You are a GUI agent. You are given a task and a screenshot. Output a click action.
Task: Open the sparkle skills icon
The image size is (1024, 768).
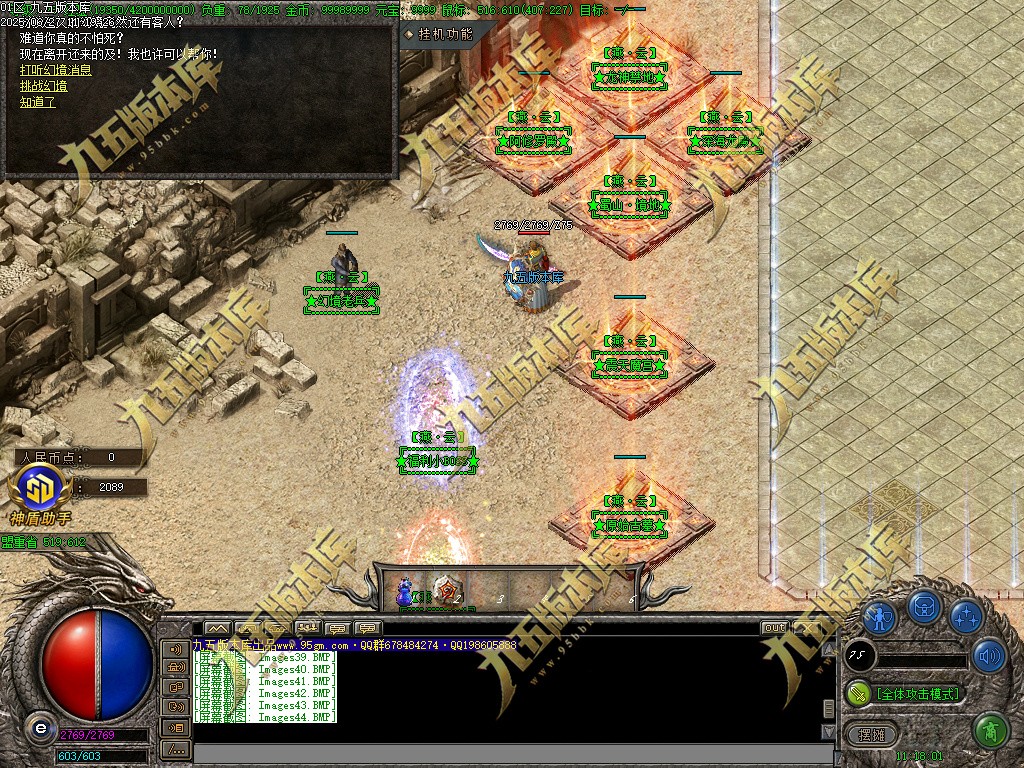966,616
